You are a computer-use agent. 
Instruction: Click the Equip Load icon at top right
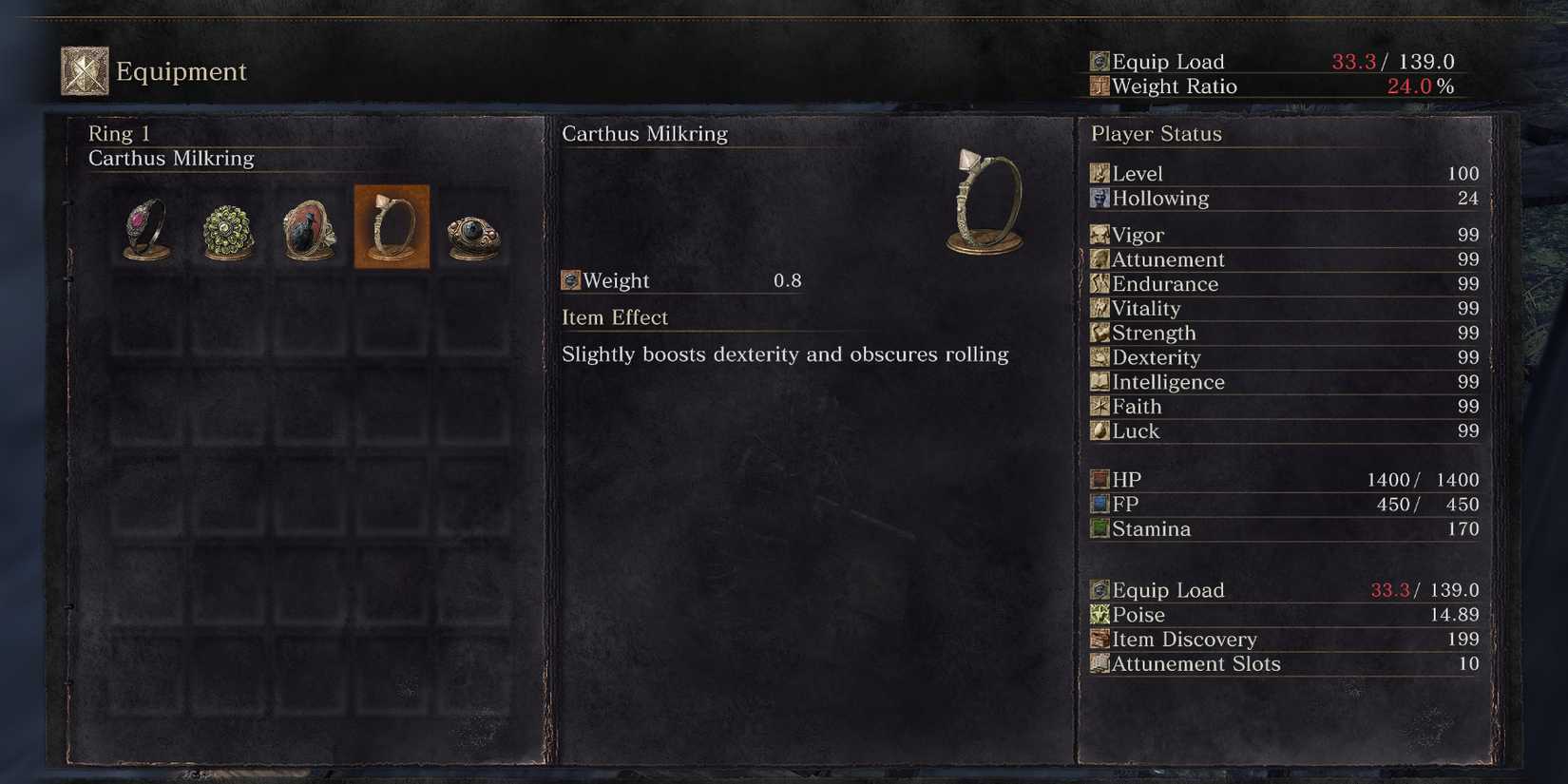point(1098,61)
